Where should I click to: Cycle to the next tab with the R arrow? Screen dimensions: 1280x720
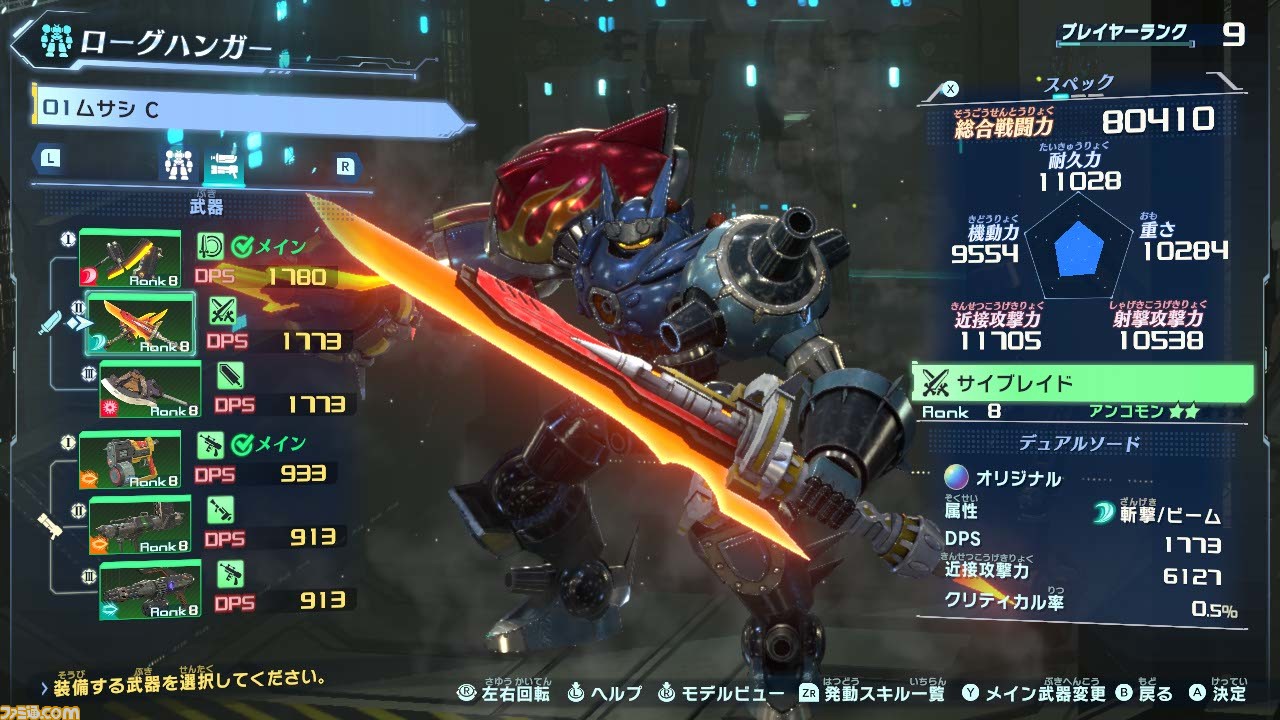pos(345,167)
